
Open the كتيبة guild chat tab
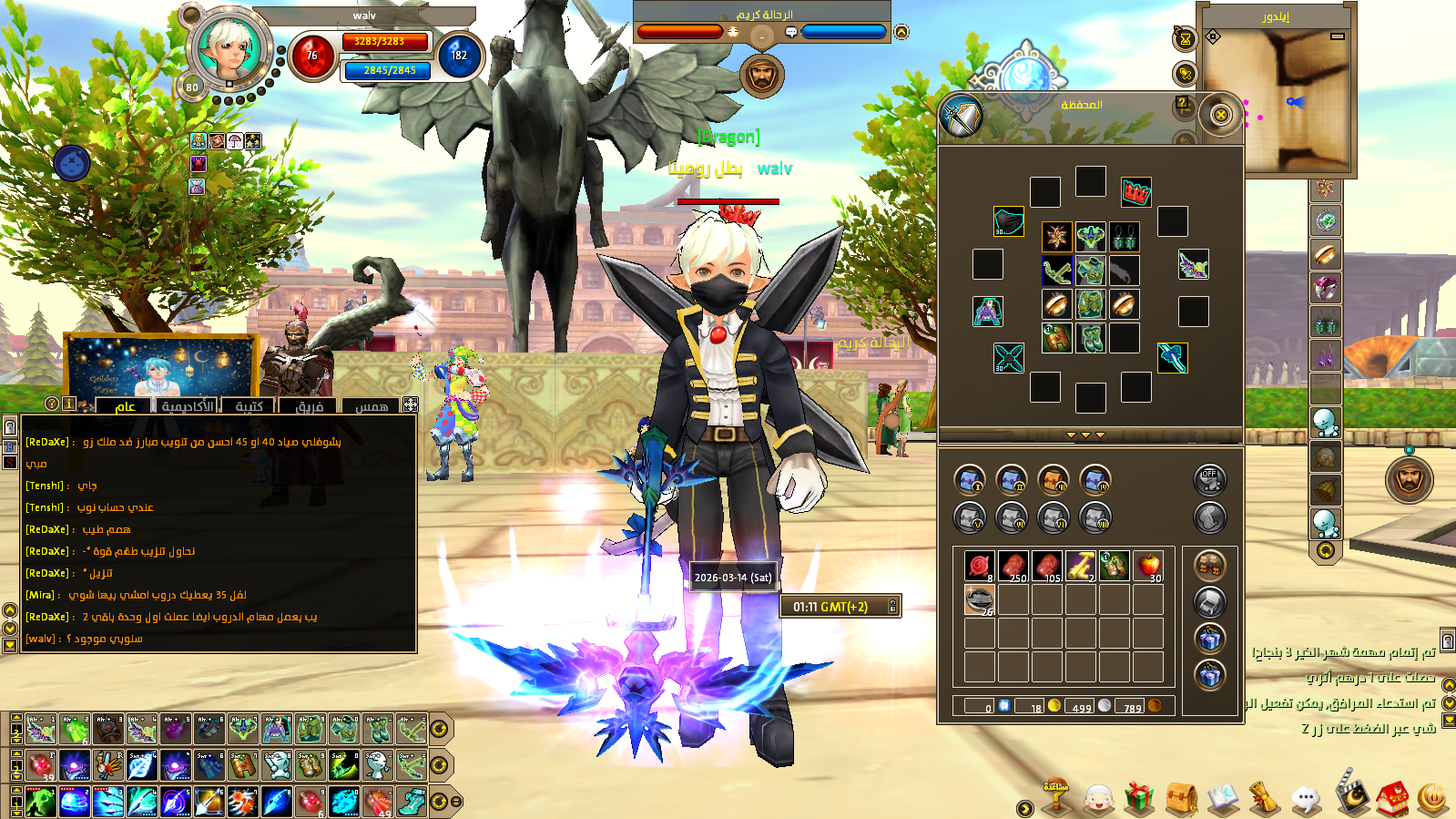coord(249,406)
